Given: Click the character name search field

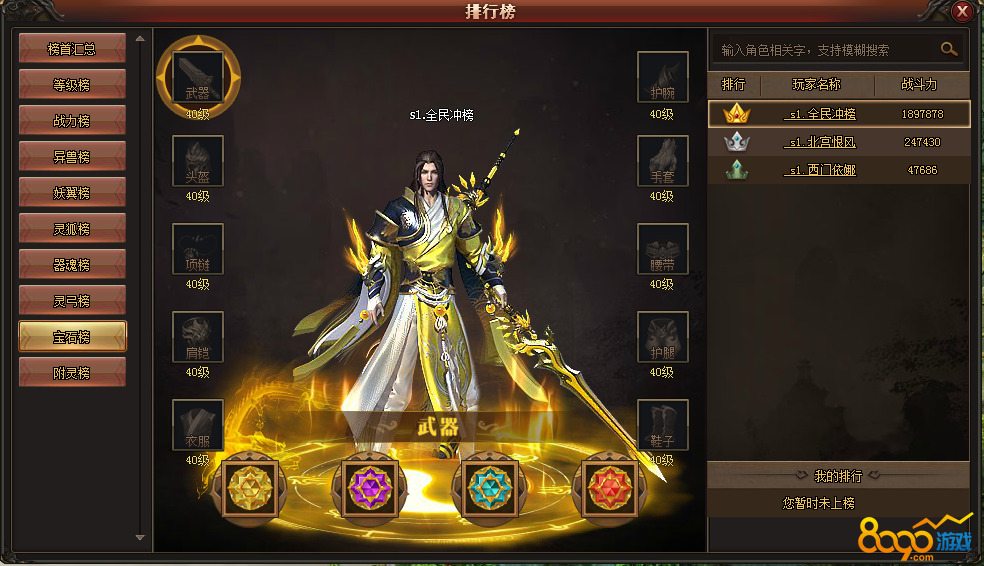Looking at the screenshot, I should tap(822, 49).
